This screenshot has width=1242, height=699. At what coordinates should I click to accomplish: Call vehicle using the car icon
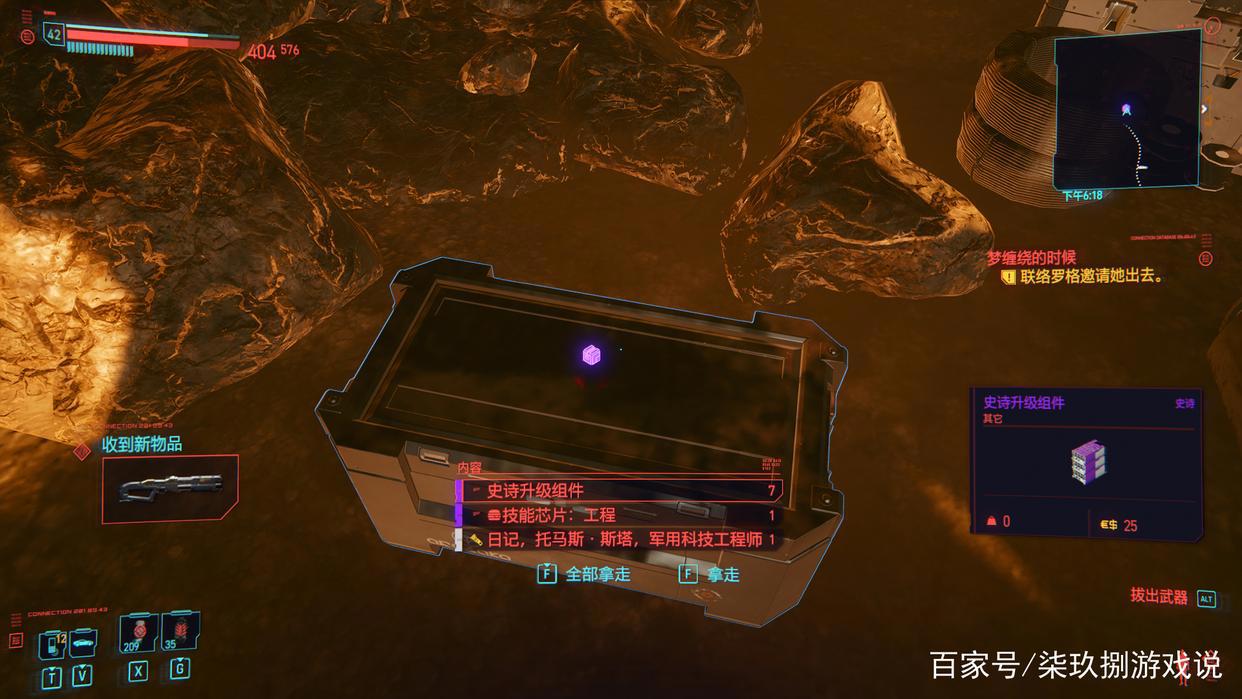point(83,641)
